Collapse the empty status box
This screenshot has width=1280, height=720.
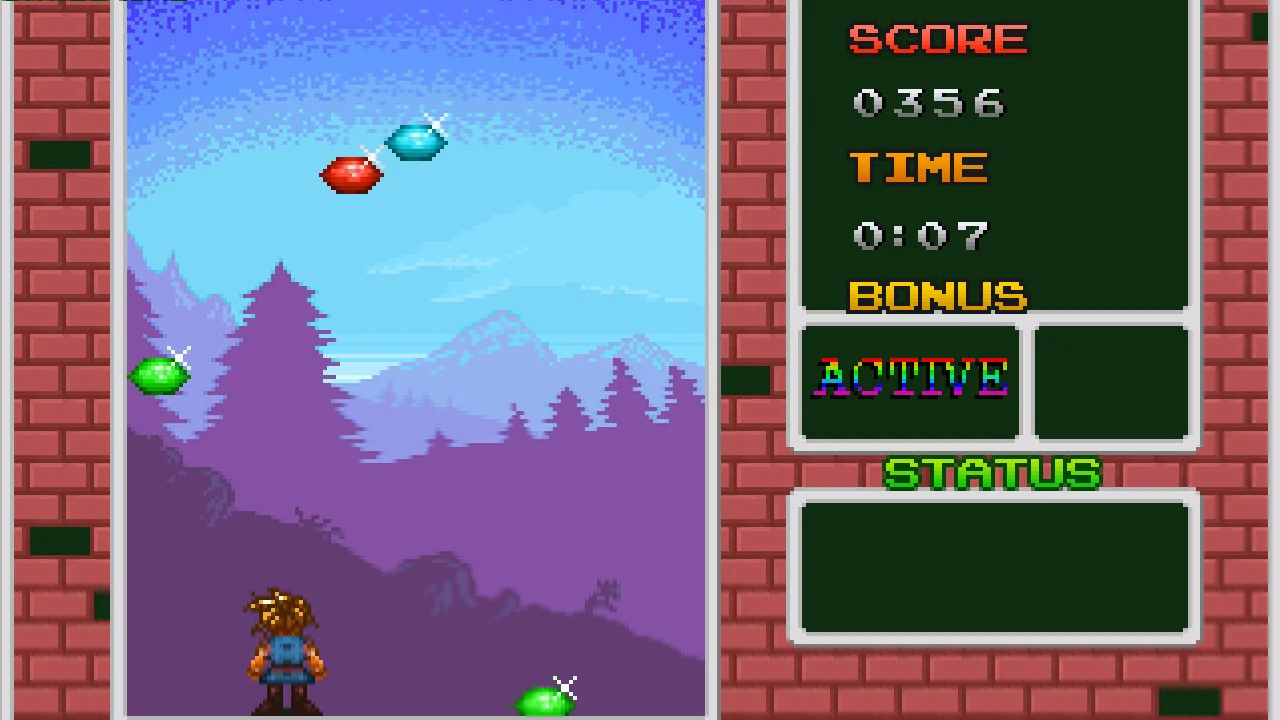tap(995, 565)
